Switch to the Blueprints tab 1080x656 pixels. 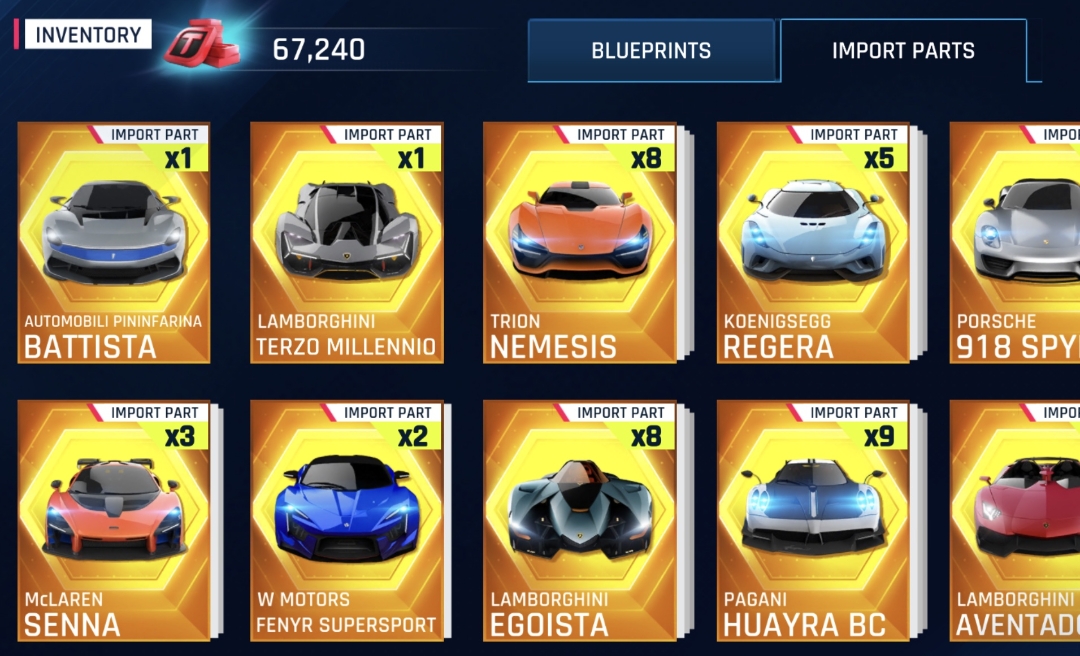click(x=651, y=50)
